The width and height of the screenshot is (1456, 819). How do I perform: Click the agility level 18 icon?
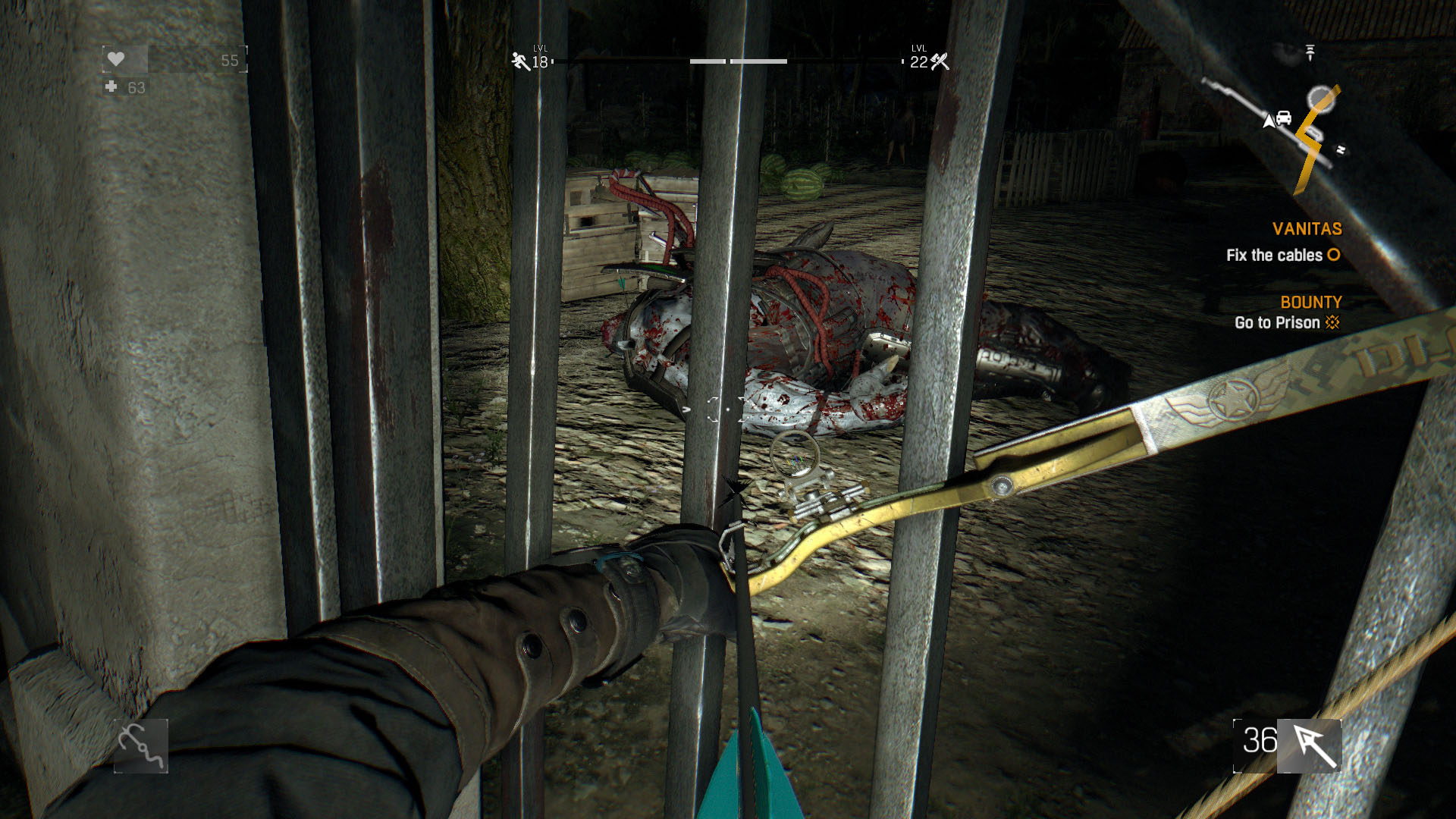(521, 61)
